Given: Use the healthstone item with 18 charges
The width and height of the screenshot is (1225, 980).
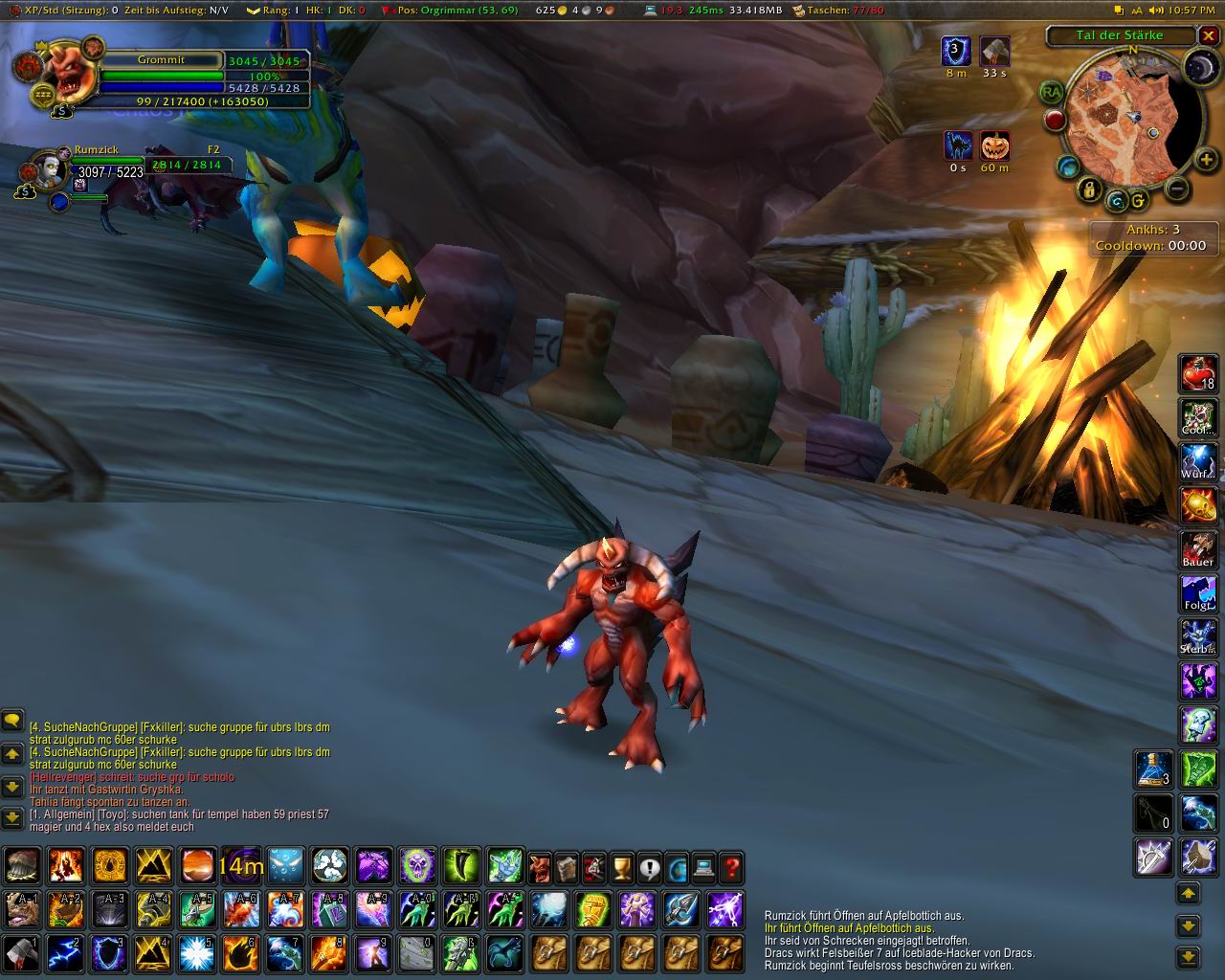Looking at the screenshot, I should [1198, 372].
